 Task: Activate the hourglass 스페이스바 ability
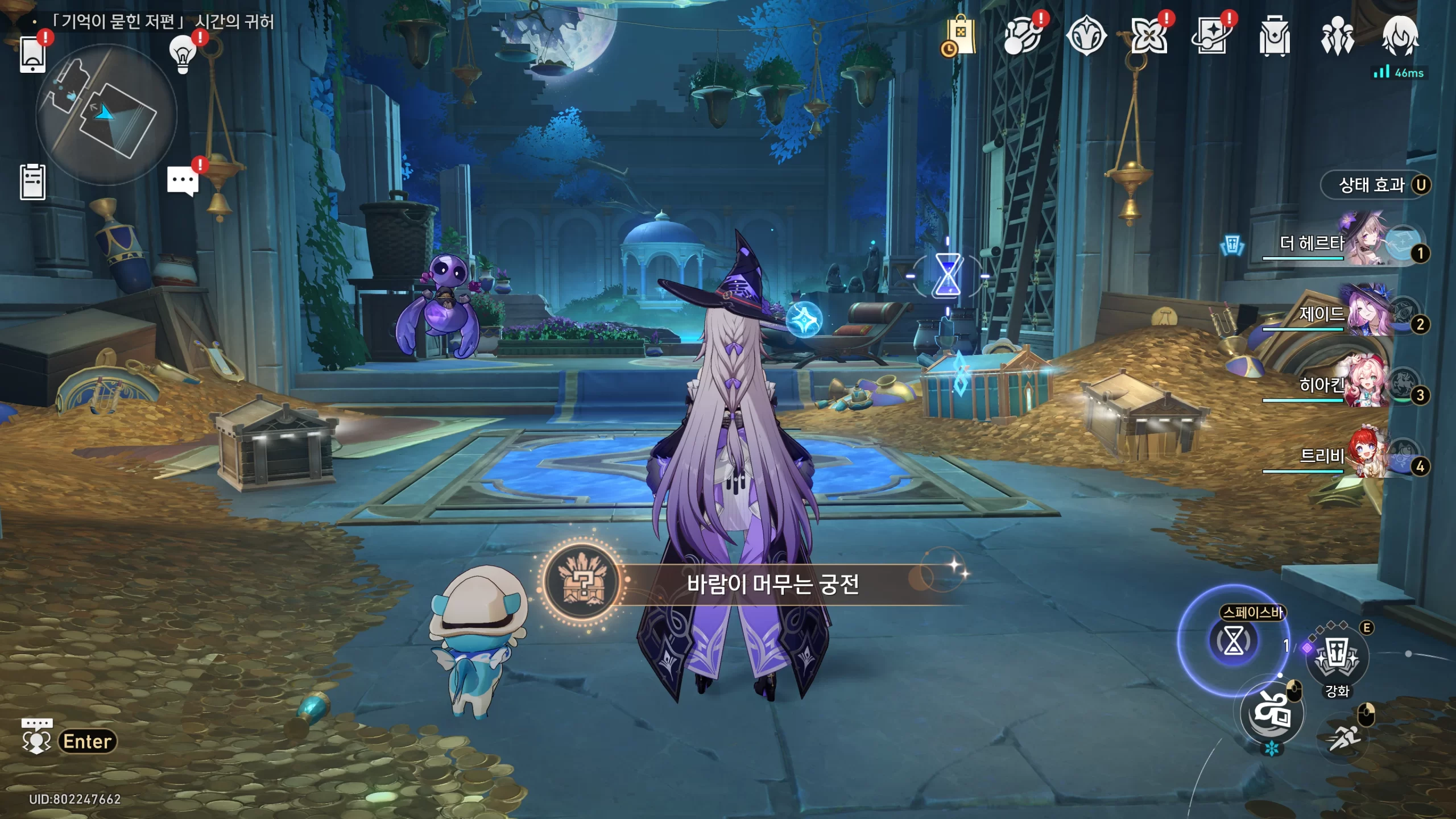(x=1233, y=641)
